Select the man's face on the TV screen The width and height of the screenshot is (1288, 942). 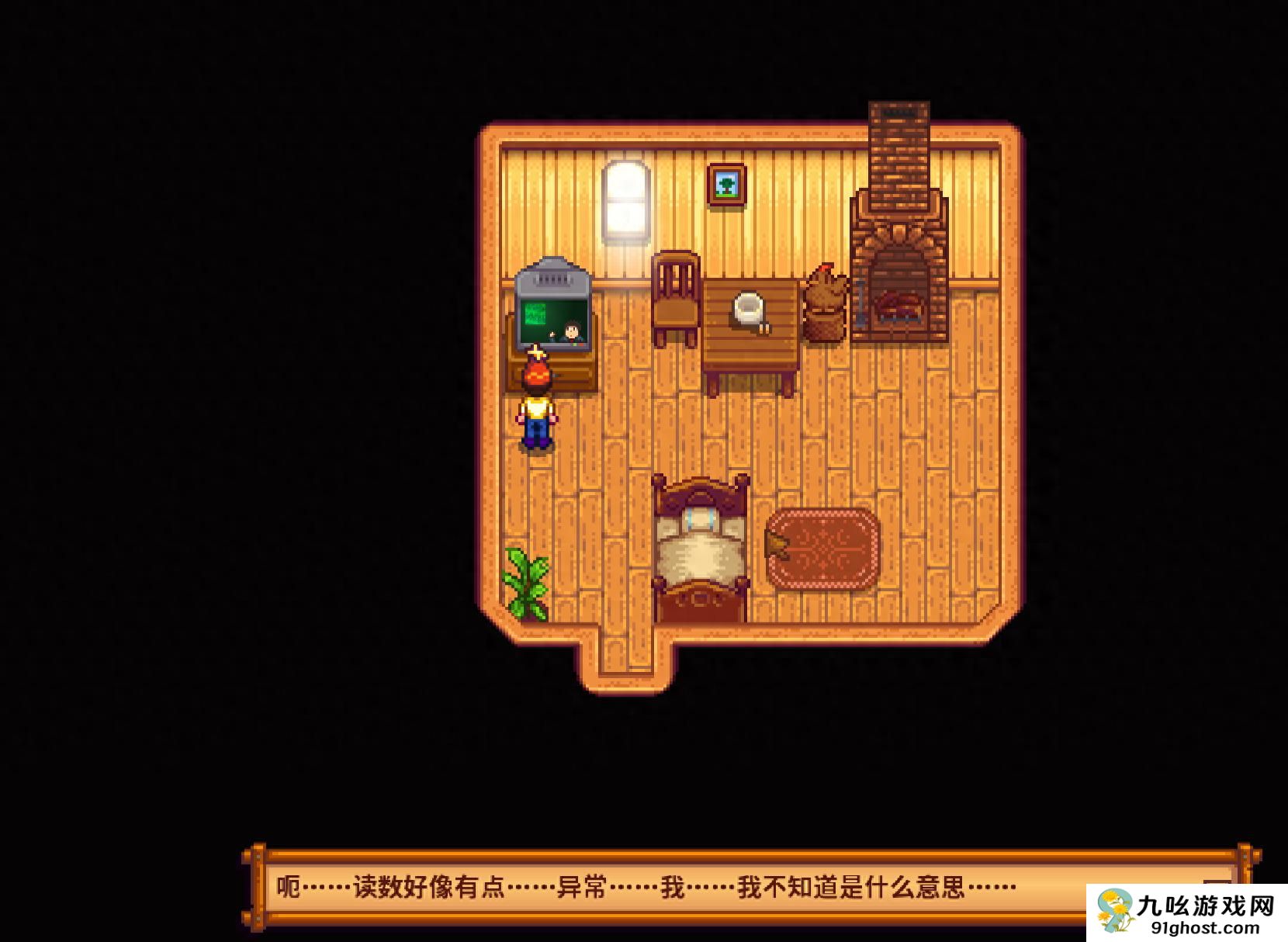572,330
